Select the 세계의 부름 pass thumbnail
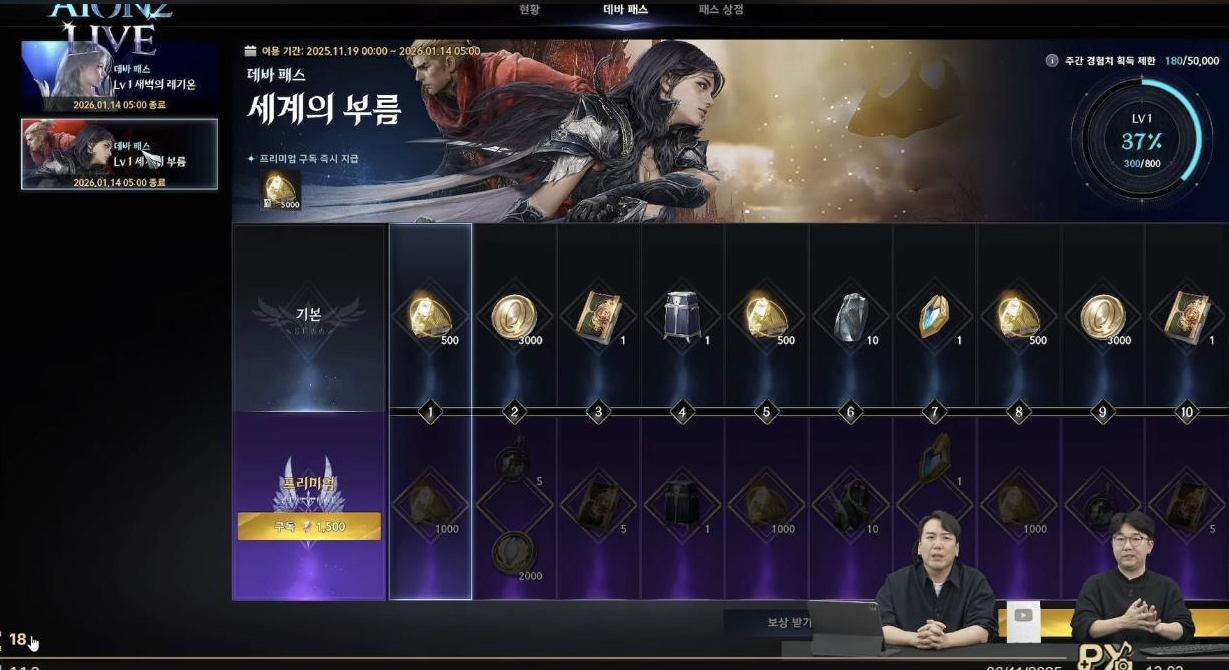The width and height of the screenshot is (1229, 670). point(119,154)
